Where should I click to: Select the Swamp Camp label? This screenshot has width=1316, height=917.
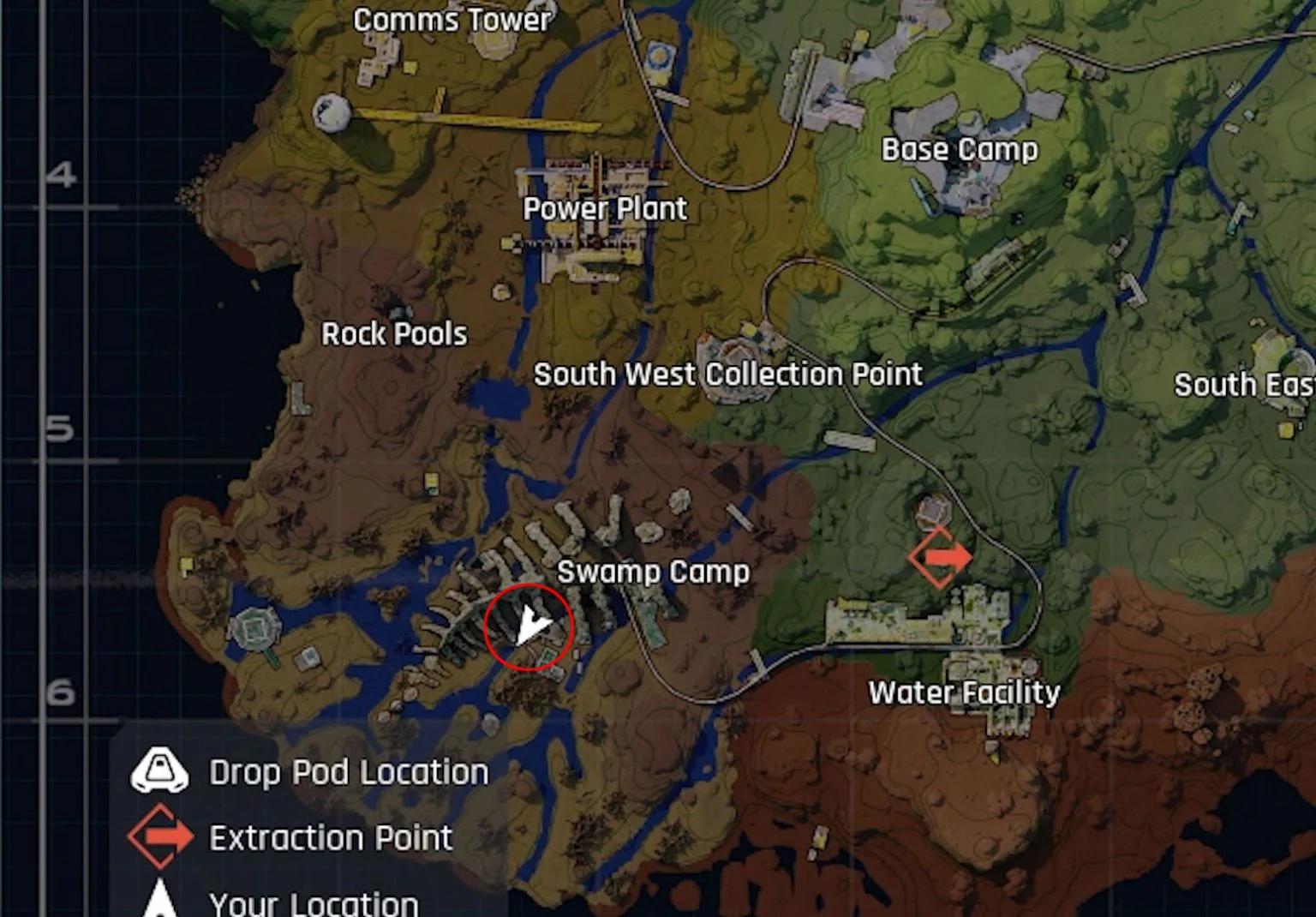(x=655, y=570)
